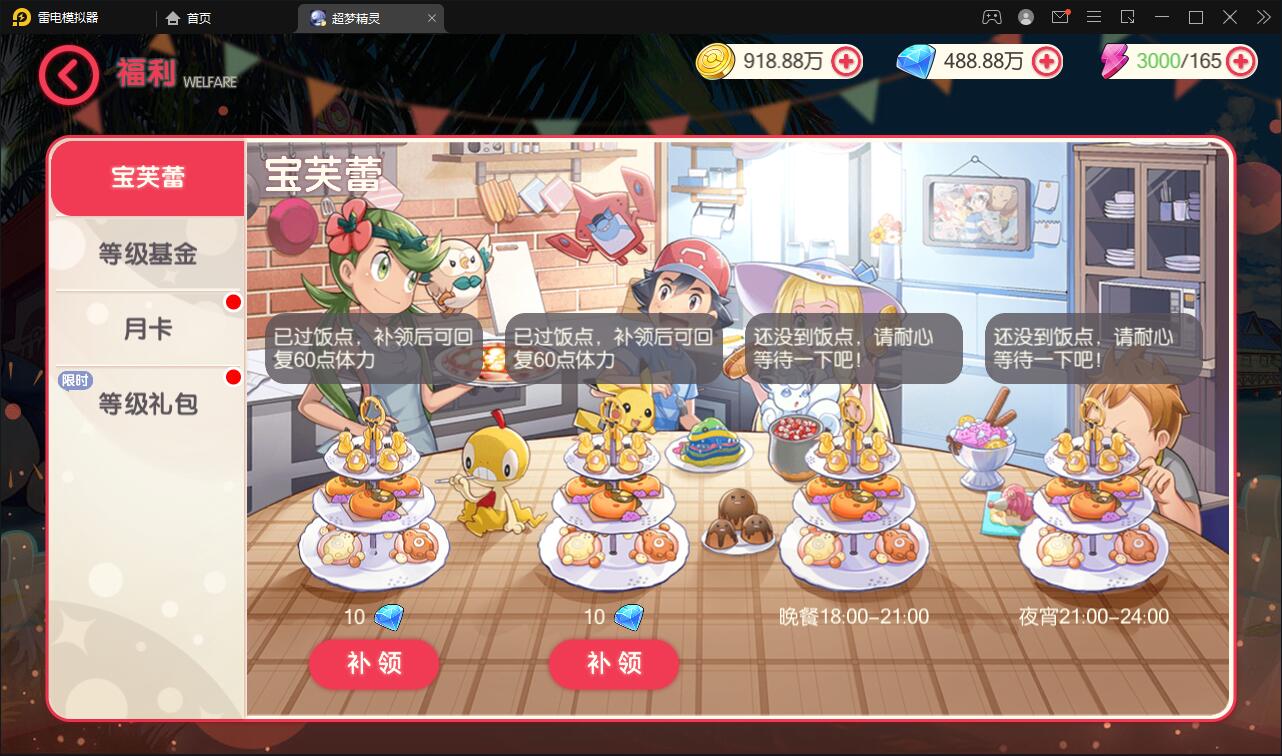Click the screen capture icon next to the menu
The height and width of the screenshot is (756, 1282).
tap(1127, 17)
